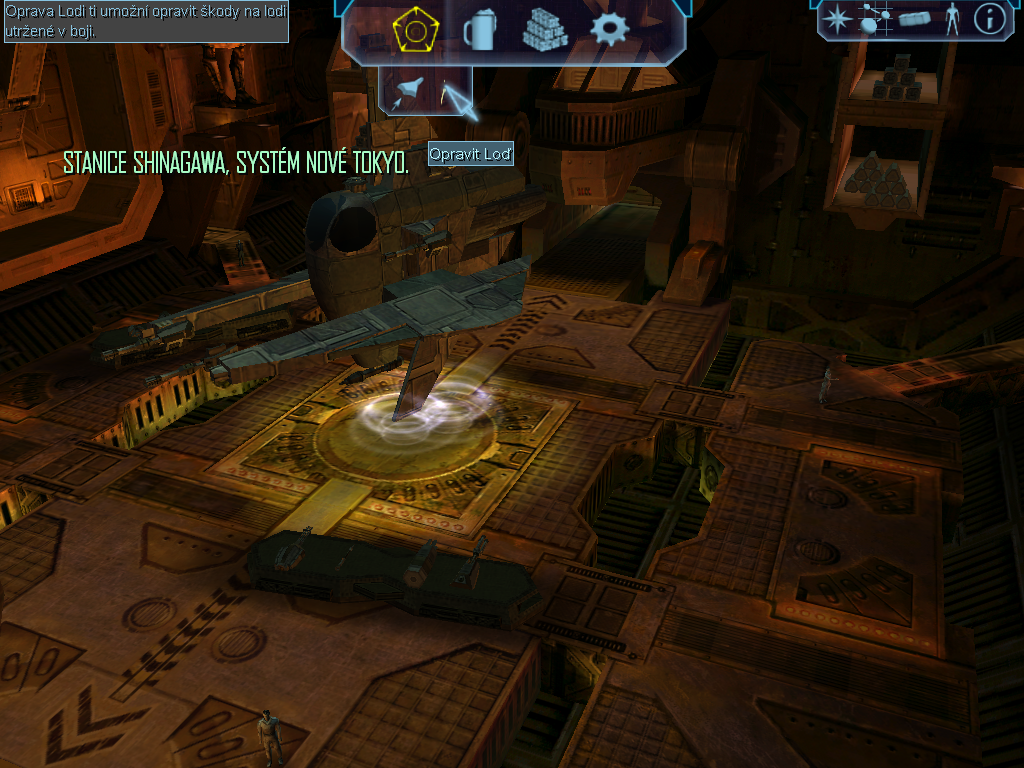This screenshot has width=1024, height=768.
Task: Open the Neural Net star icon
Action: [x=836, y=18]
